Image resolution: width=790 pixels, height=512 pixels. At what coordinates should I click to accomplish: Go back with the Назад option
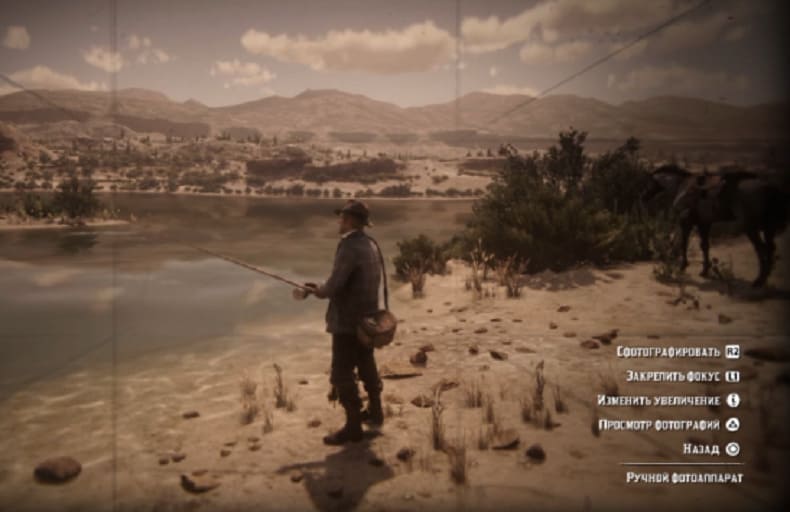click(701, 449)
